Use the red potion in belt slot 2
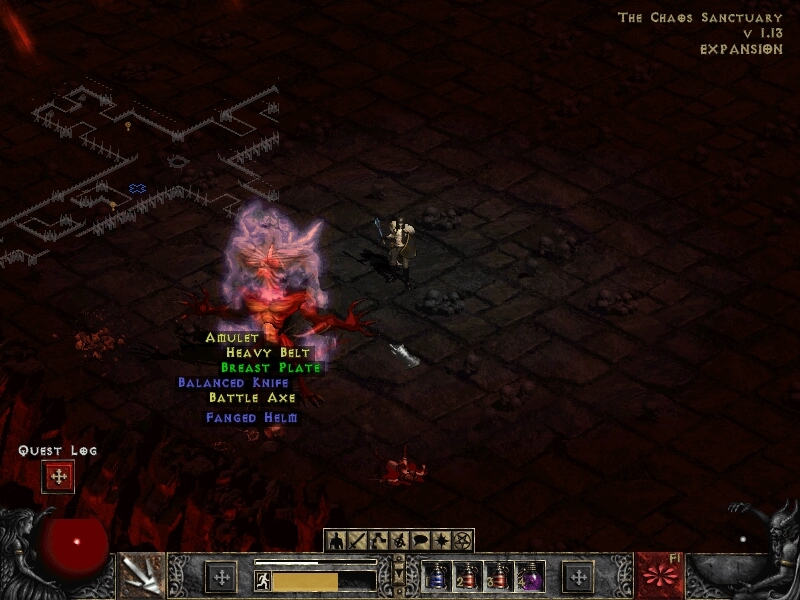 466,577
